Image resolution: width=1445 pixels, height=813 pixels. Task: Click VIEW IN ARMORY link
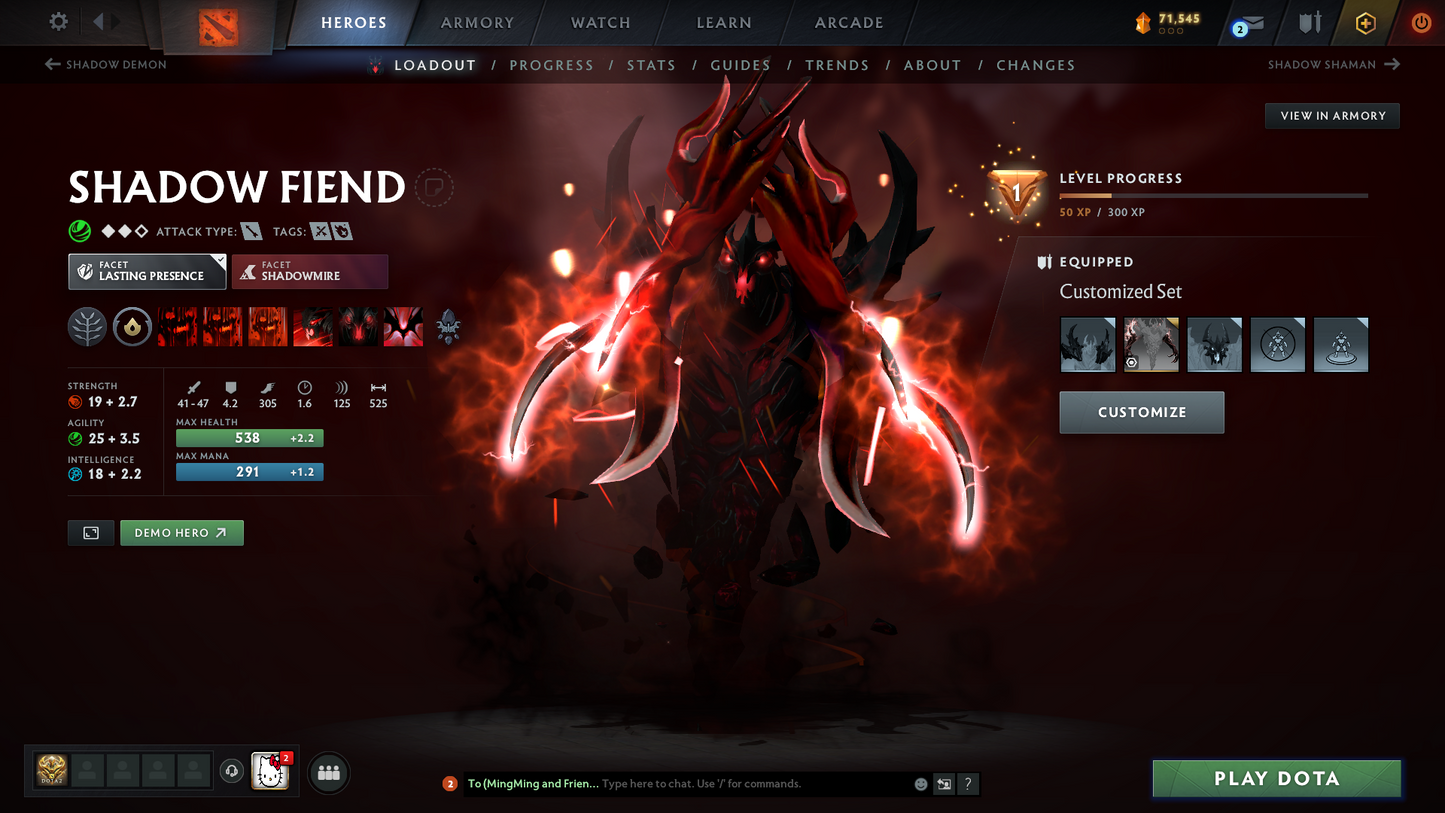[x=1332, y=115]
